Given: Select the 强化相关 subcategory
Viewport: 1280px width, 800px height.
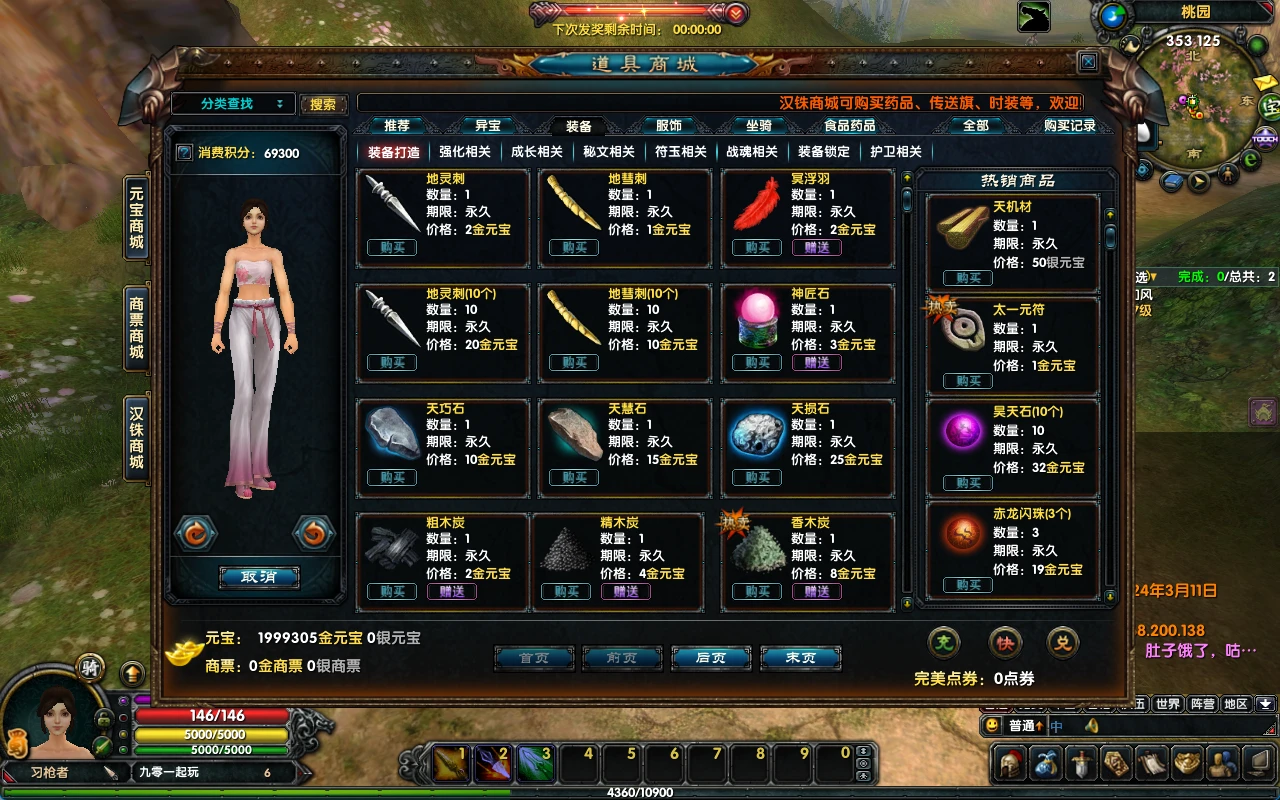Looking at the screenshot, I should 465,152.
